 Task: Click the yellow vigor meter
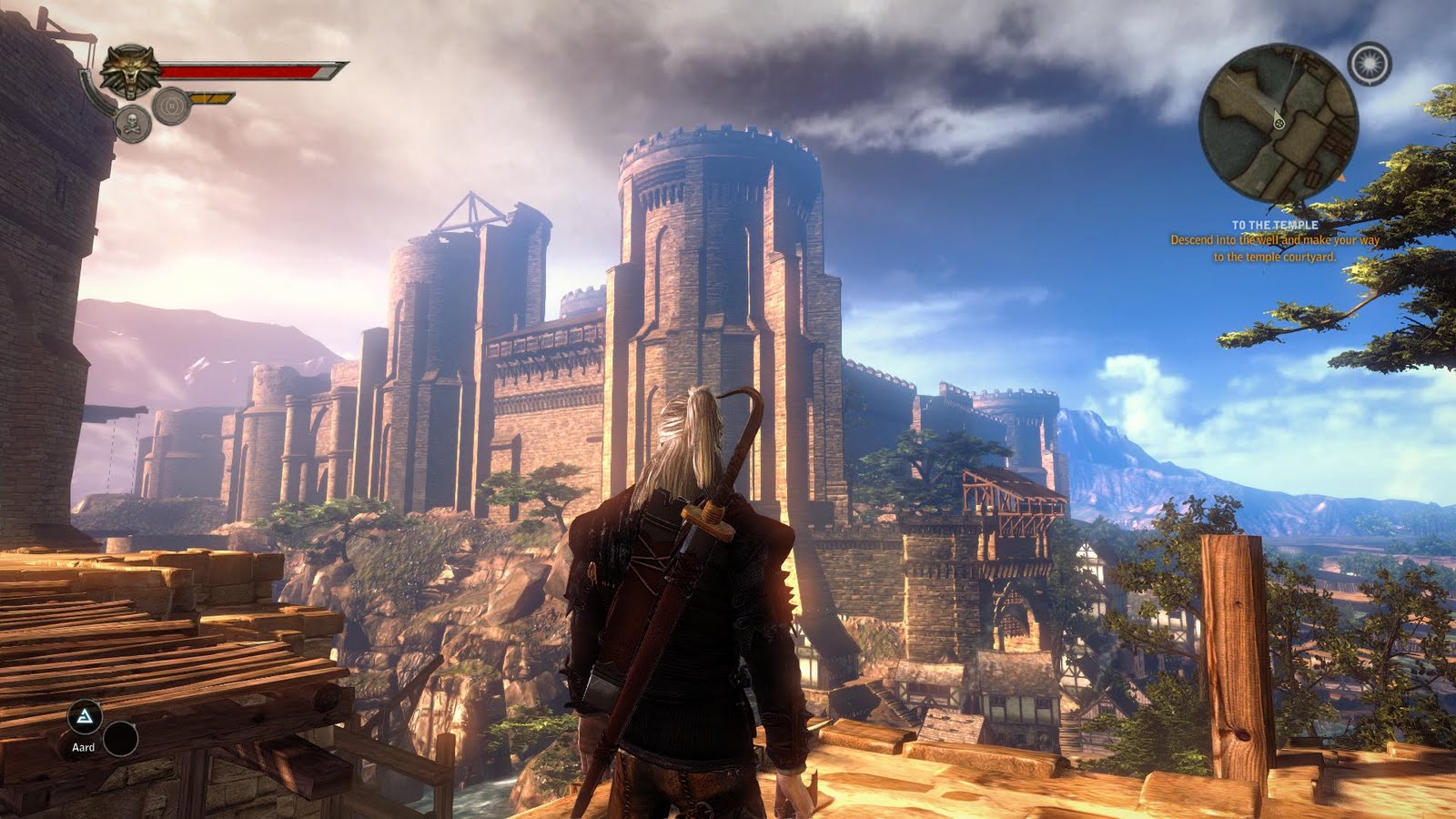(210, 96)
